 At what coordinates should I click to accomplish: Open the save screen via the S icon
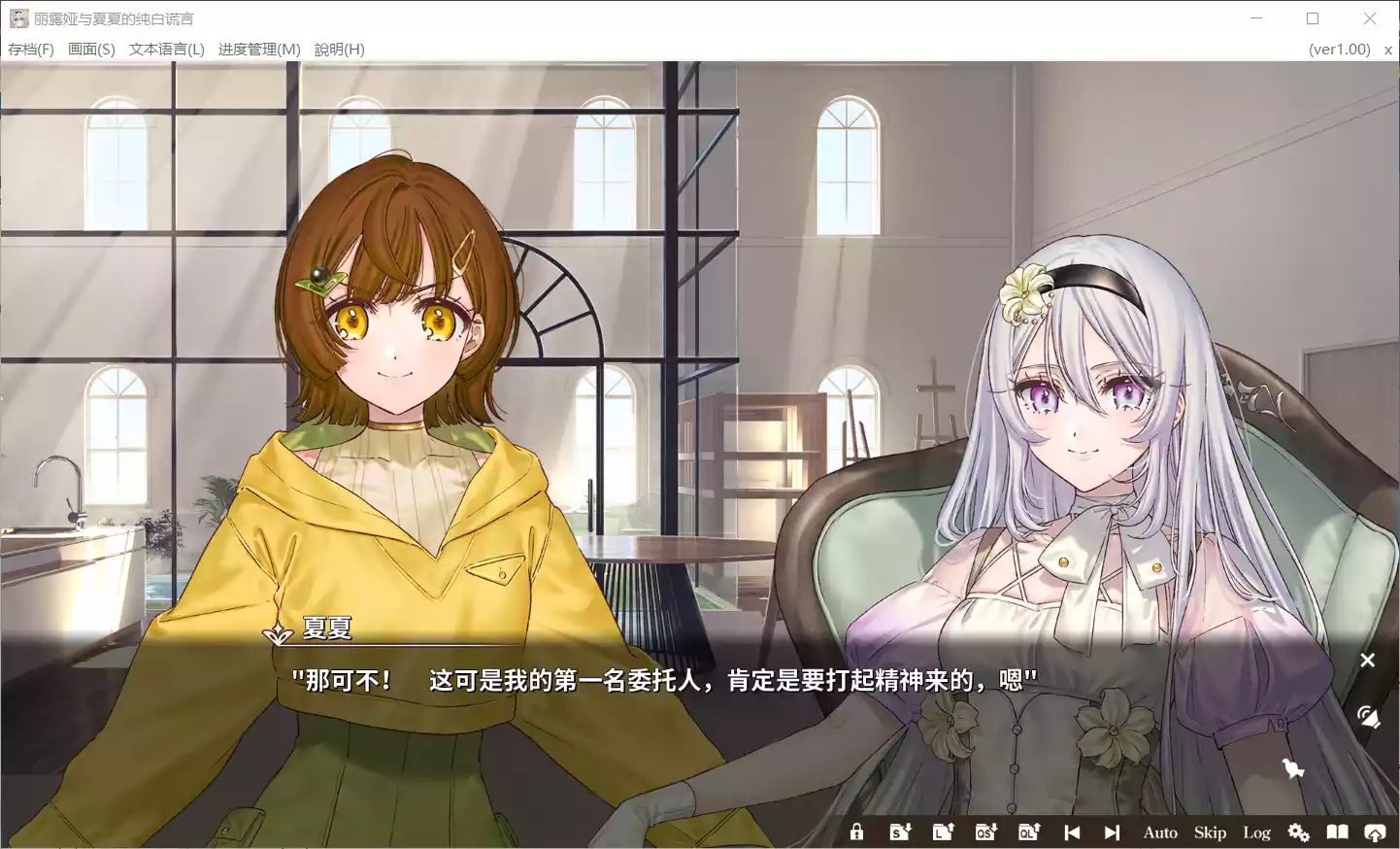click(x=898, y=832)
